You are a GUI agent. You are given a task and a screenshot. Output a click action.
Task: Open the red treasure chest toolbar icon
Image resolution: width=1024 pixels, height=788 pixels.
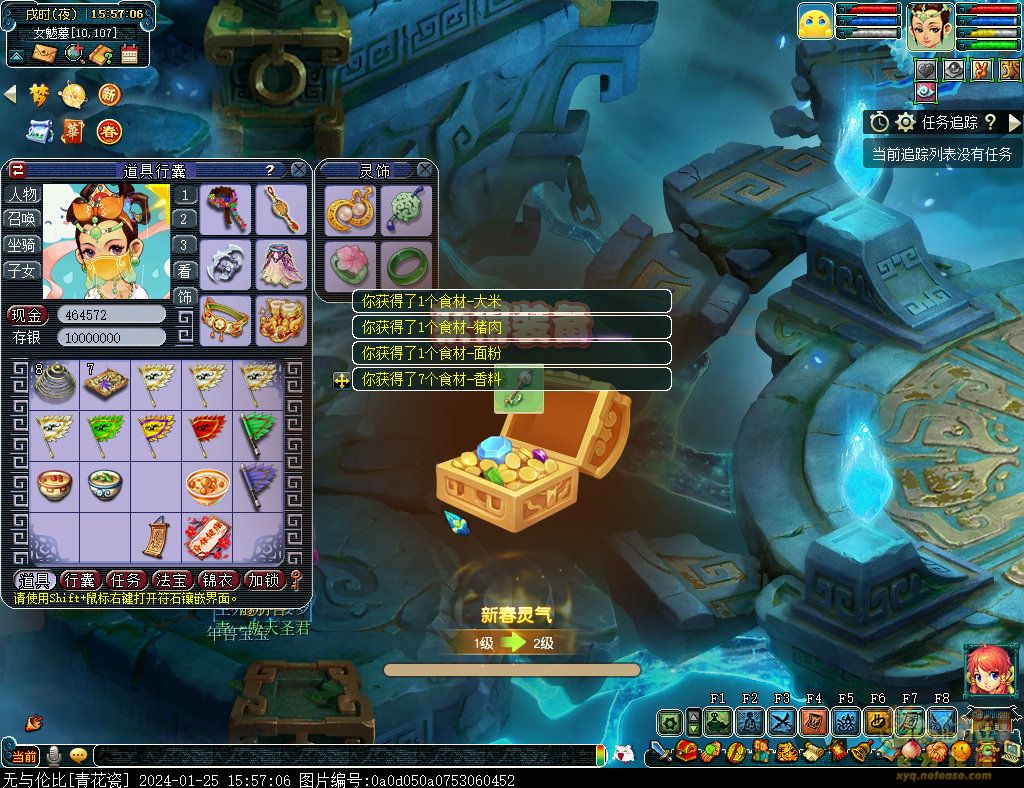tap(686, 751)
